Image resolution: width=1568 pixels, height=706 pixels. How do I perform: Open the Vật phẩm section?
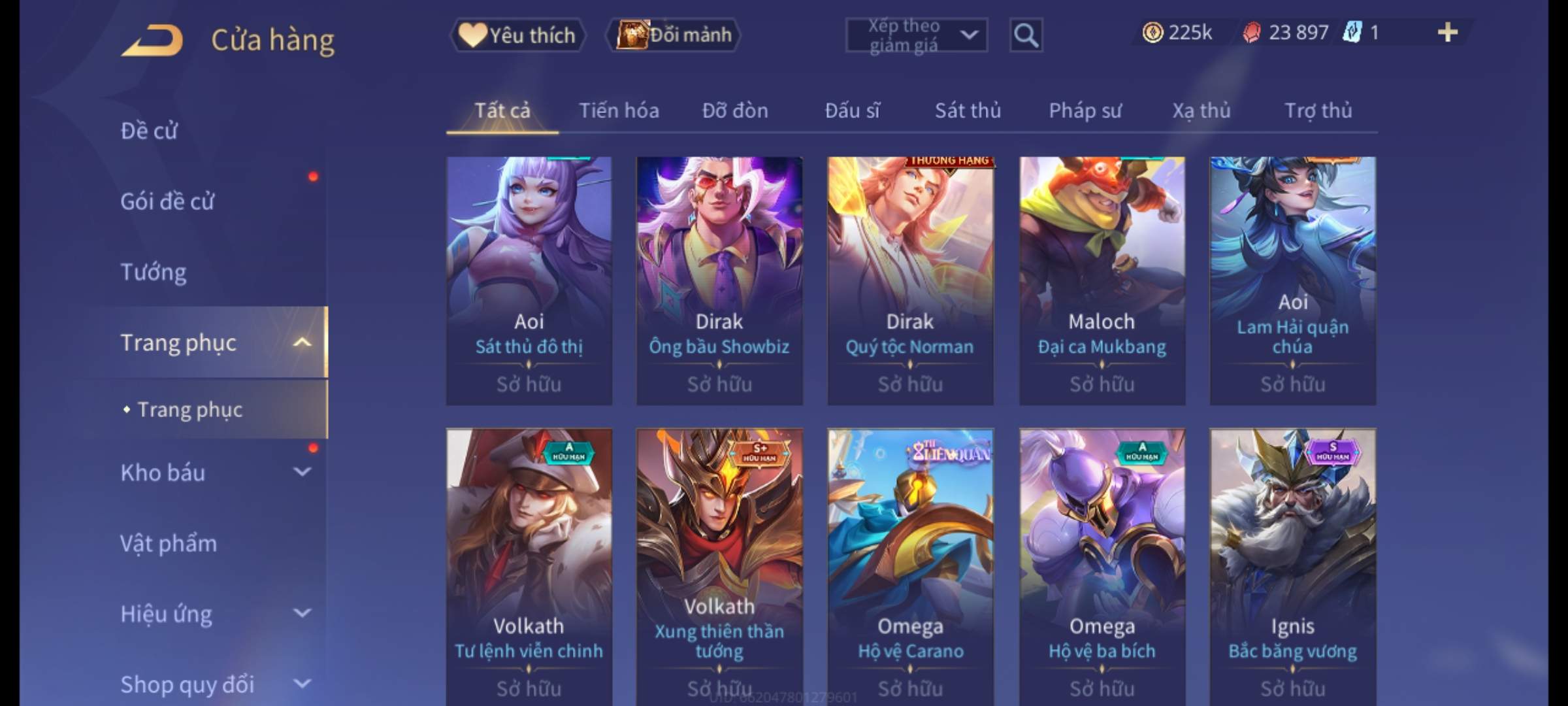click(169, 543)
